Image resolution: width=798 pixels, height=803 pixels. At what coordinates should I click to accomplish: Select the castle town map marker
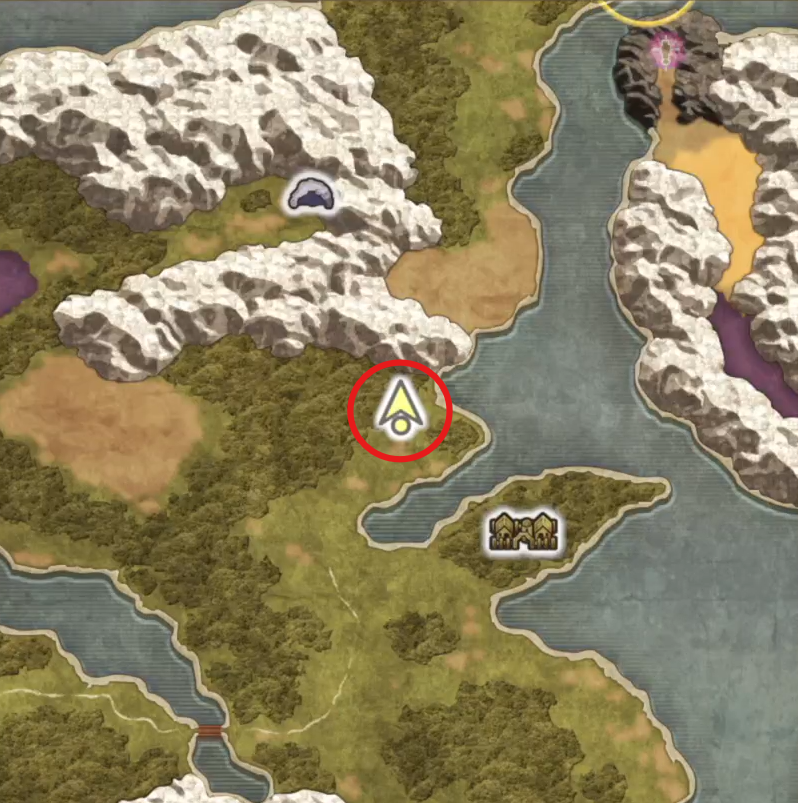(521, 533)
